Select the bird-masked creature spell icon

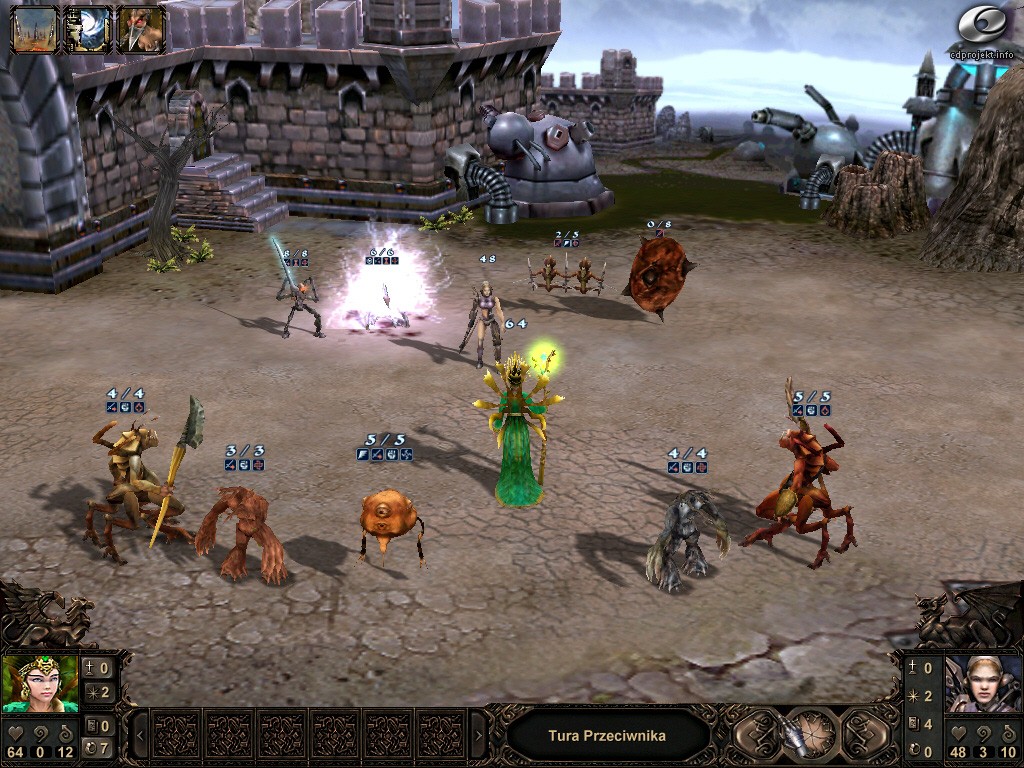[140, 29]
